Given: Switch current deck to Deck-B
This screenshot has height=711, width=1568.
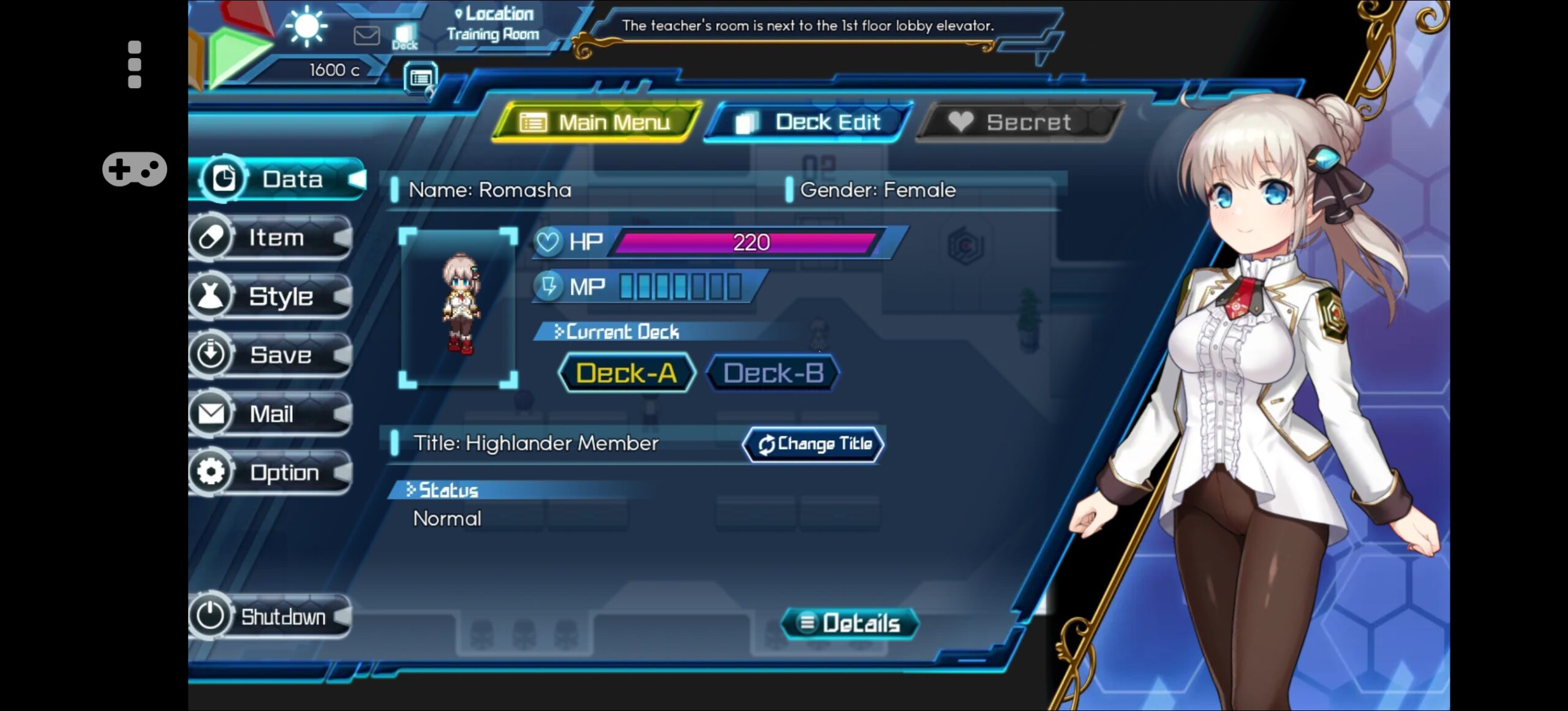Looking at the screenshot, I should [773, 373].
